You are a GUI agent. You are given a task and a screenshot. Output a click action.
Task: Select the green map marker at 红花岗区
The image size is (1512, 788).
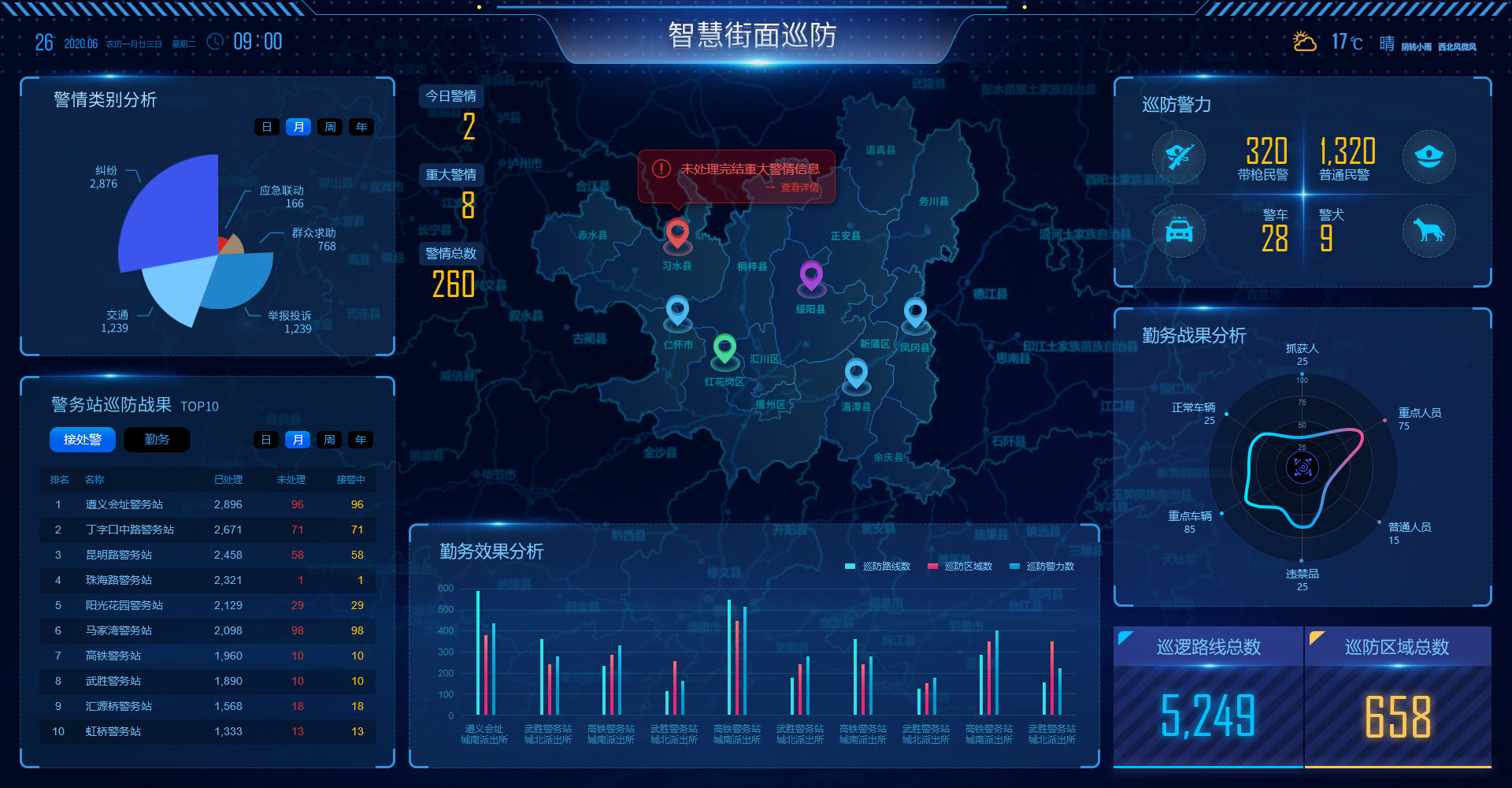pos(724,348)
